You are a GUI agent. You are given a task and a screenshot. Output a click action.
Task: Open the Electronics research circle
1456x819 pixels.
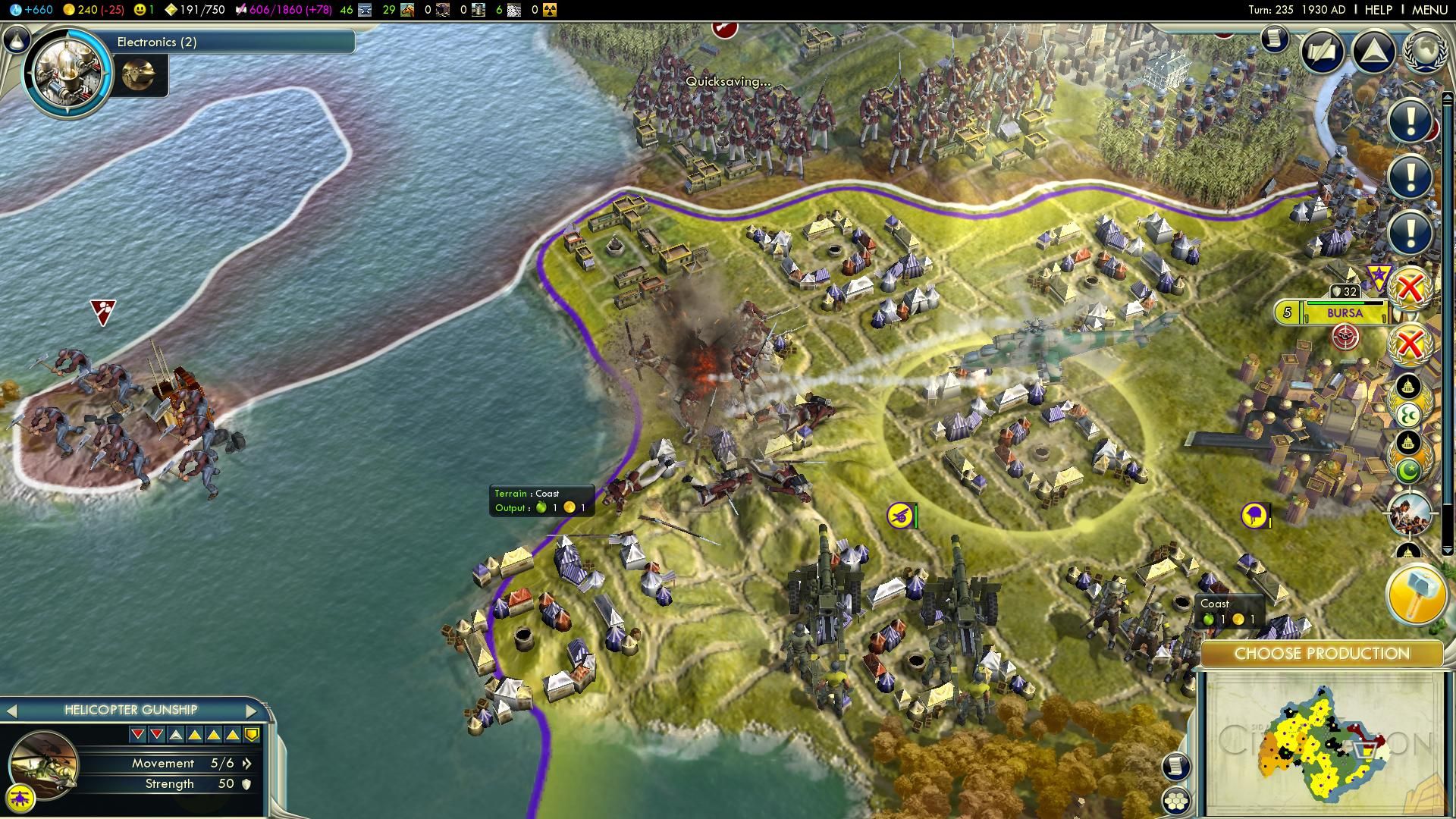point(67,74)
